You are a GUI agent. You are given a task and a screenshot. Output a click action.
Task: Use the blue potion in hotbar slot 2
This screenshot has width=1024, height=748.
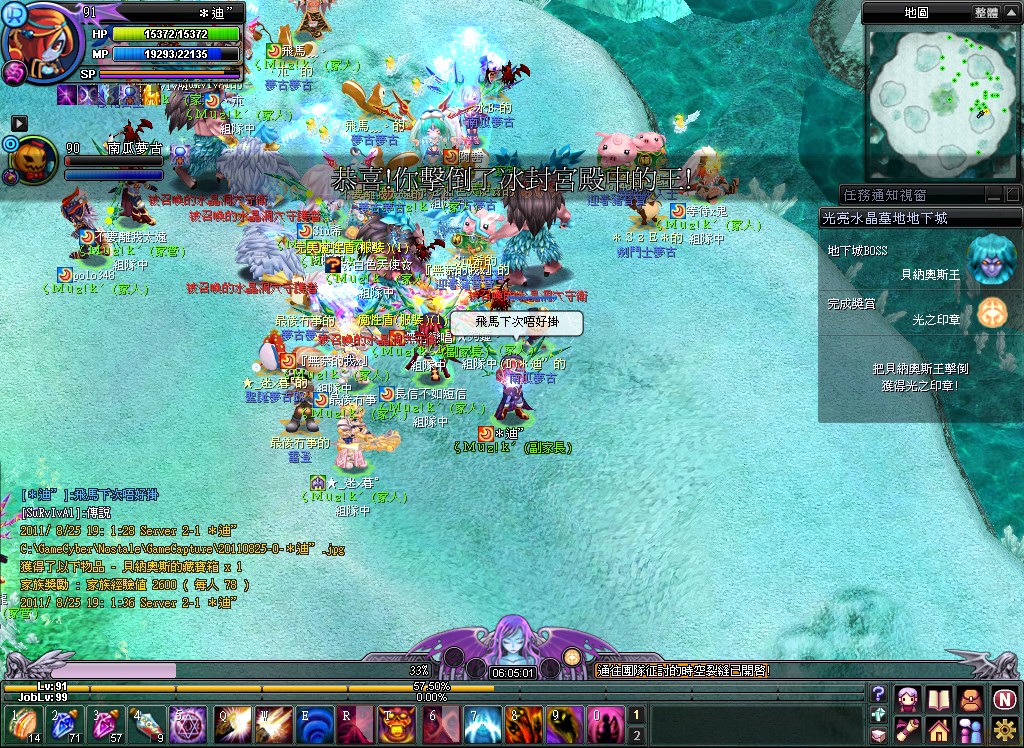63,723
